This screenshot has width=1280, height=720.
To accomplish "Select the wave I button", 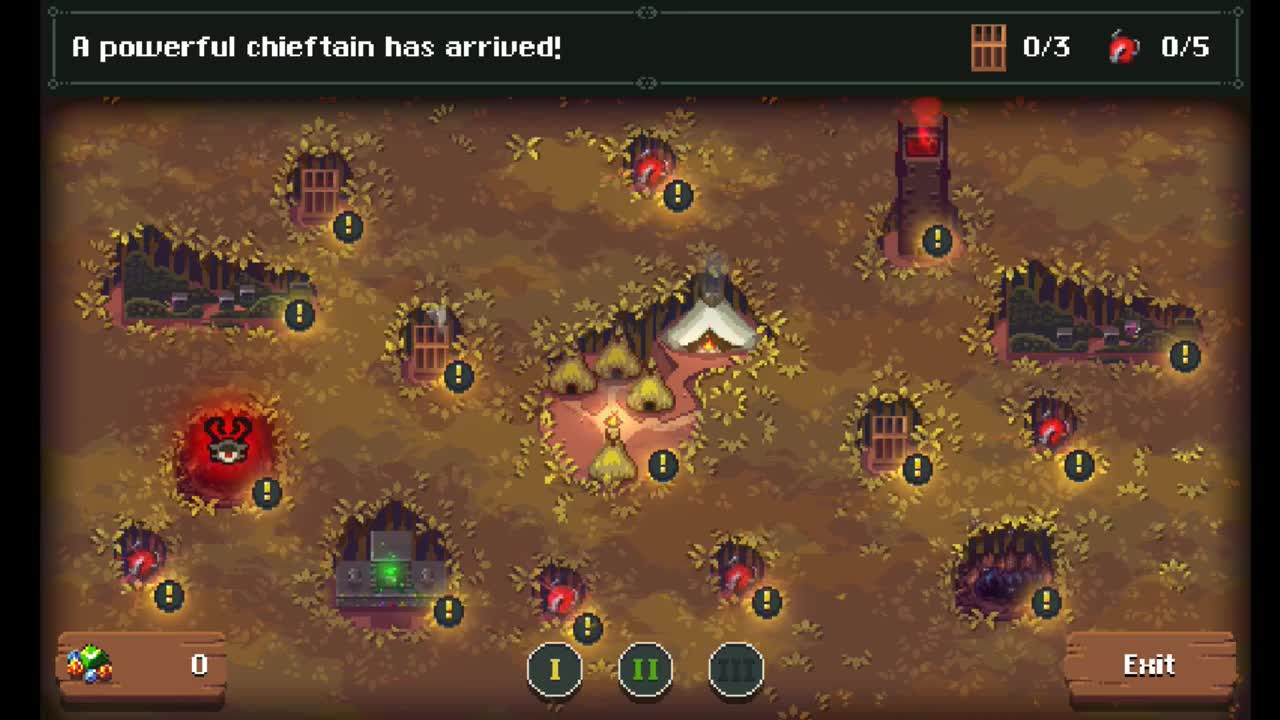I will [x=556, y=669].
